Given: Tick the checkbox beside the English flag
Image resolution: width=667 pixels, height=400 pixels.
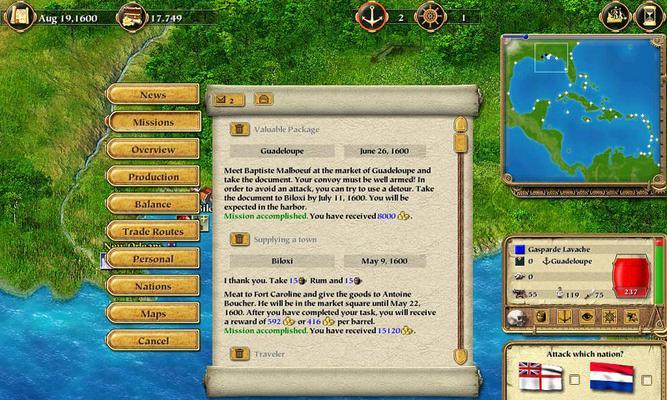Looking at the screenshot, I should click(x=574, y=379).
